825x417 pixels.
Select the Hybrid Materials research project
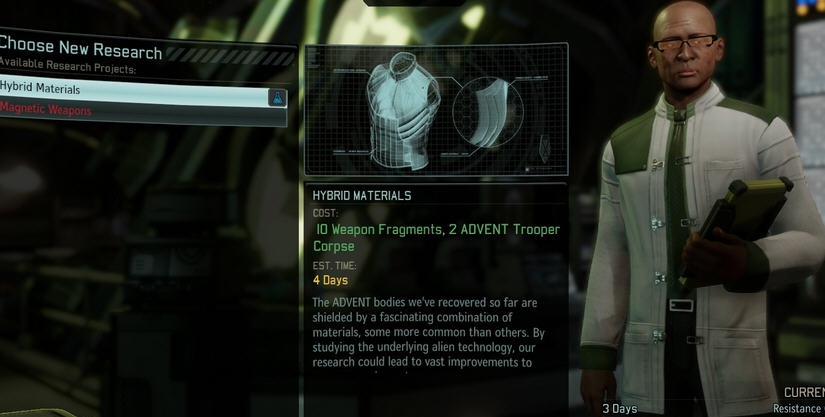coord(130,90)
